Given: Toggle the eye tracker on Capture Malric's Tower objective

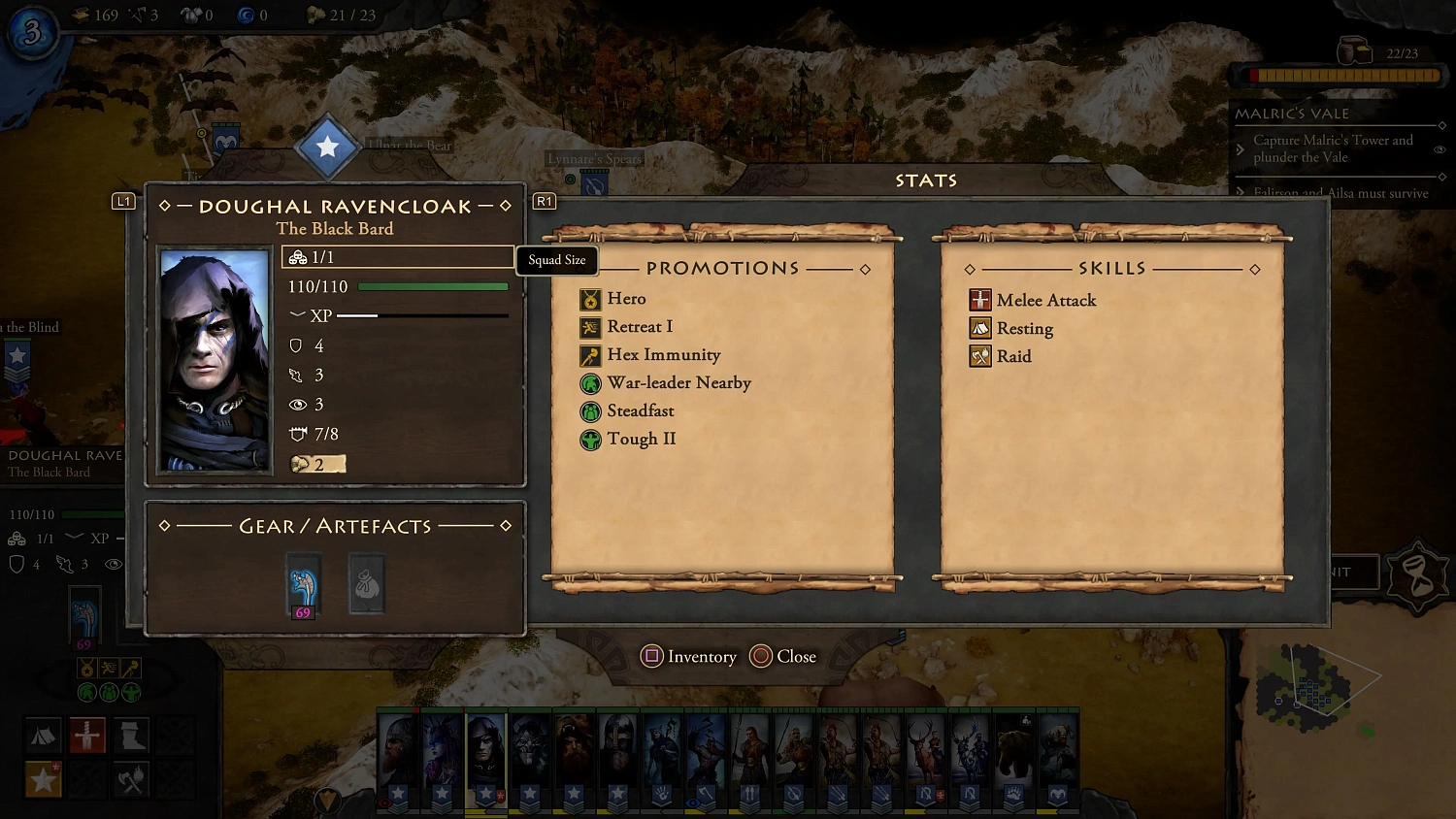Looking at the screenshot, I should click(1439, 148).
